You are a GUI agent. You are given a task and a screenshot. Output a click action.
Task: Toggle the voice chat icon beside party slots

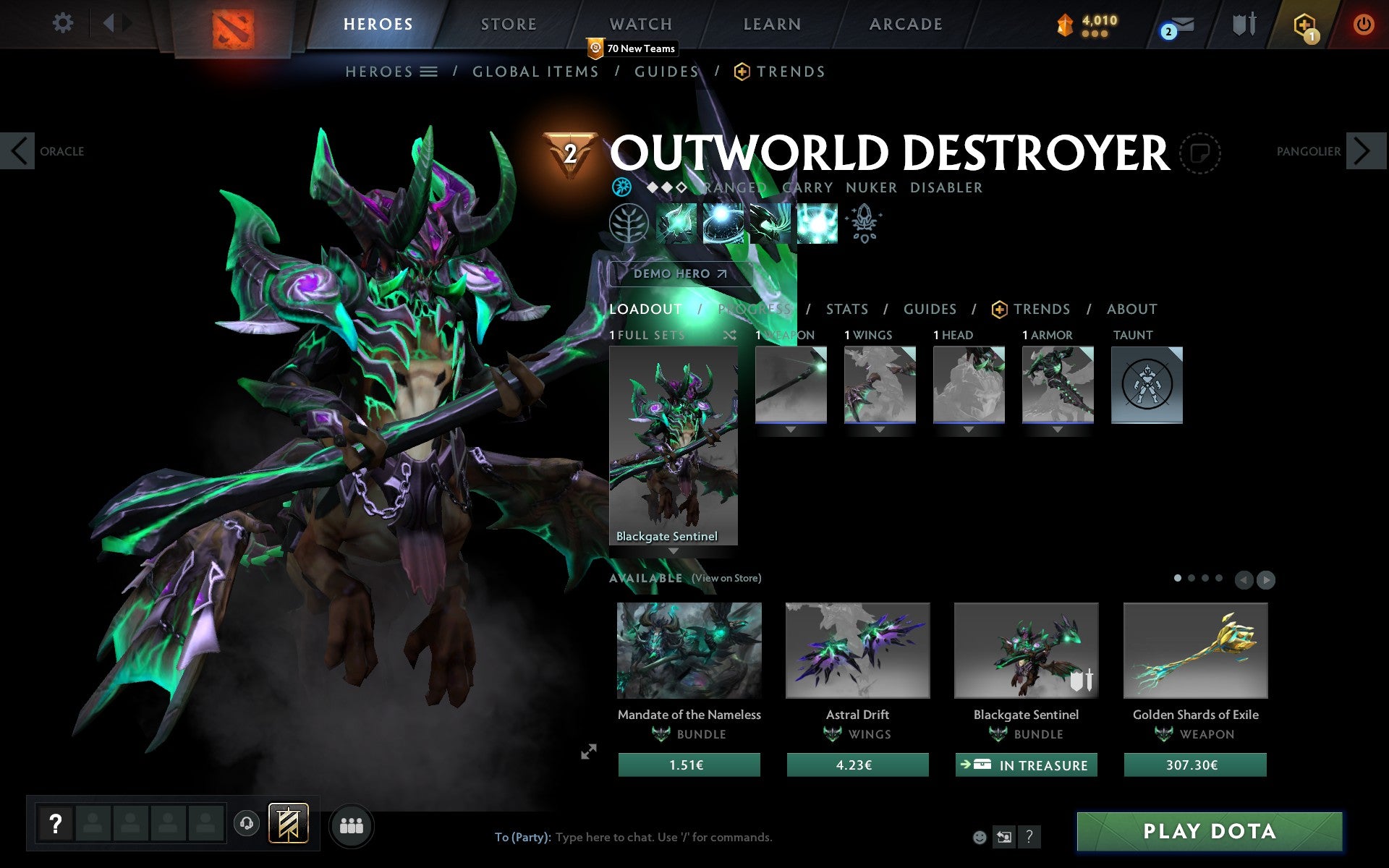[x=245, y=822]
